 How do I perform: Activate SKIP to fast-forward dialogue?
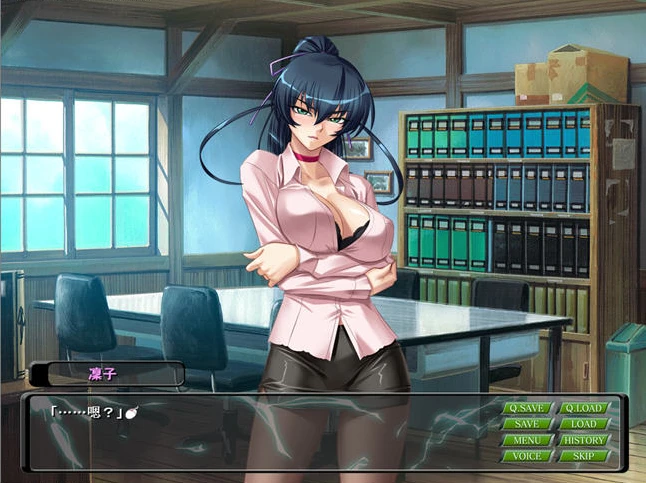click(x=583, y=456)
